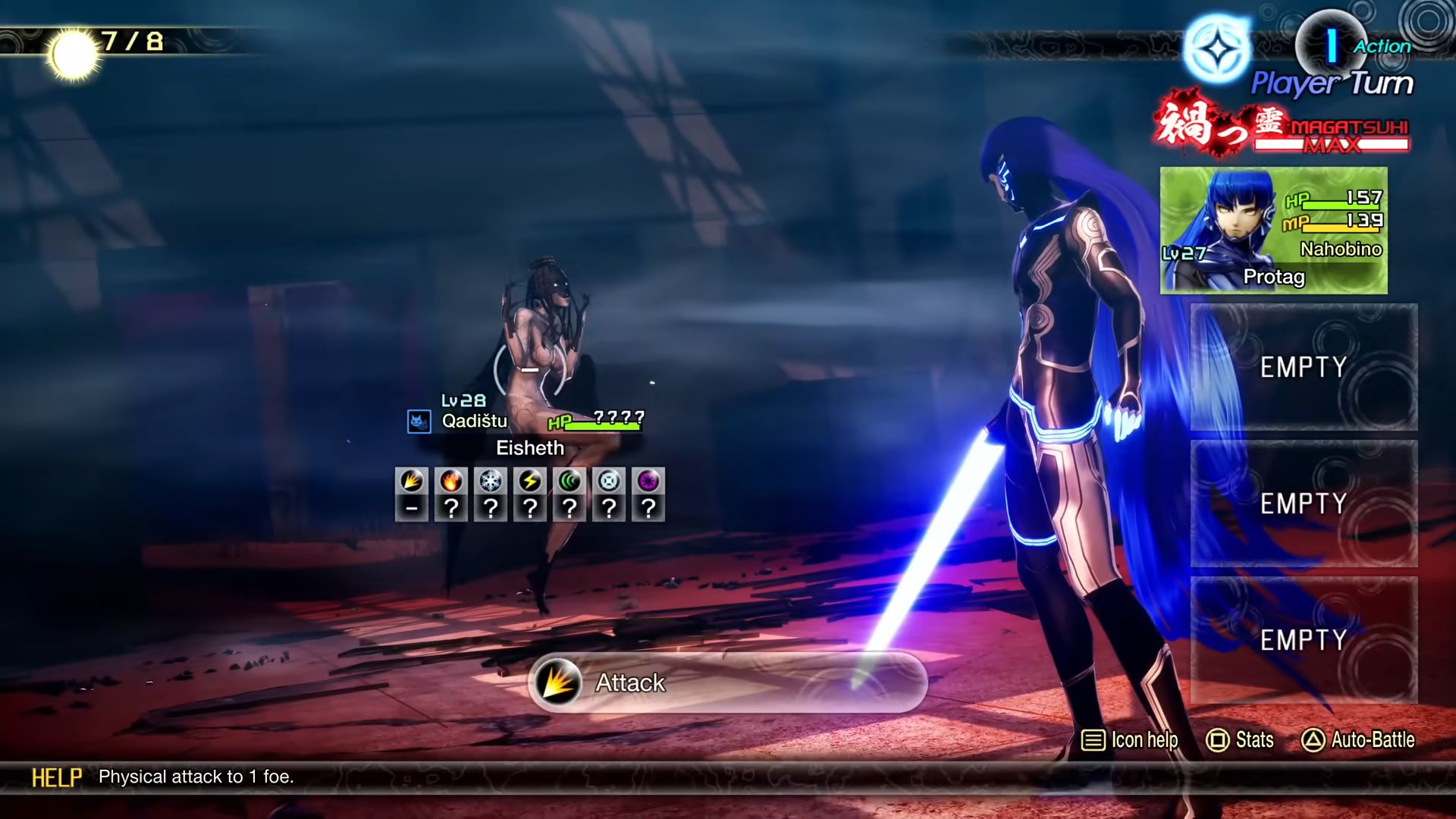Choose the Nahobino Protag party panel
1456x819 pixels.
(1273, 231)
